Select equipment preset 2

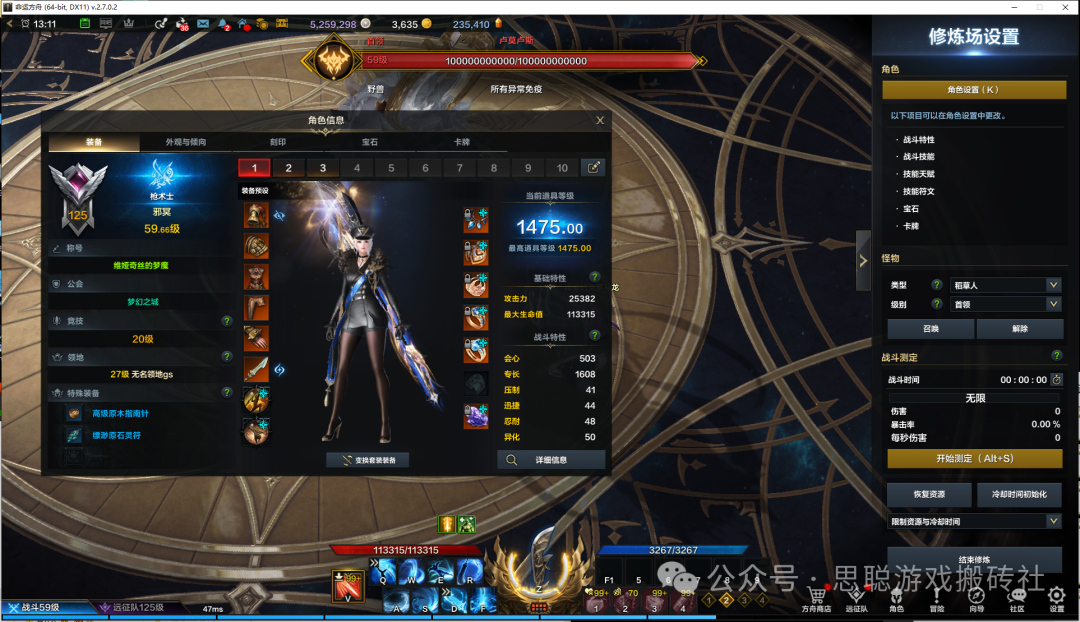pos(289,168)
